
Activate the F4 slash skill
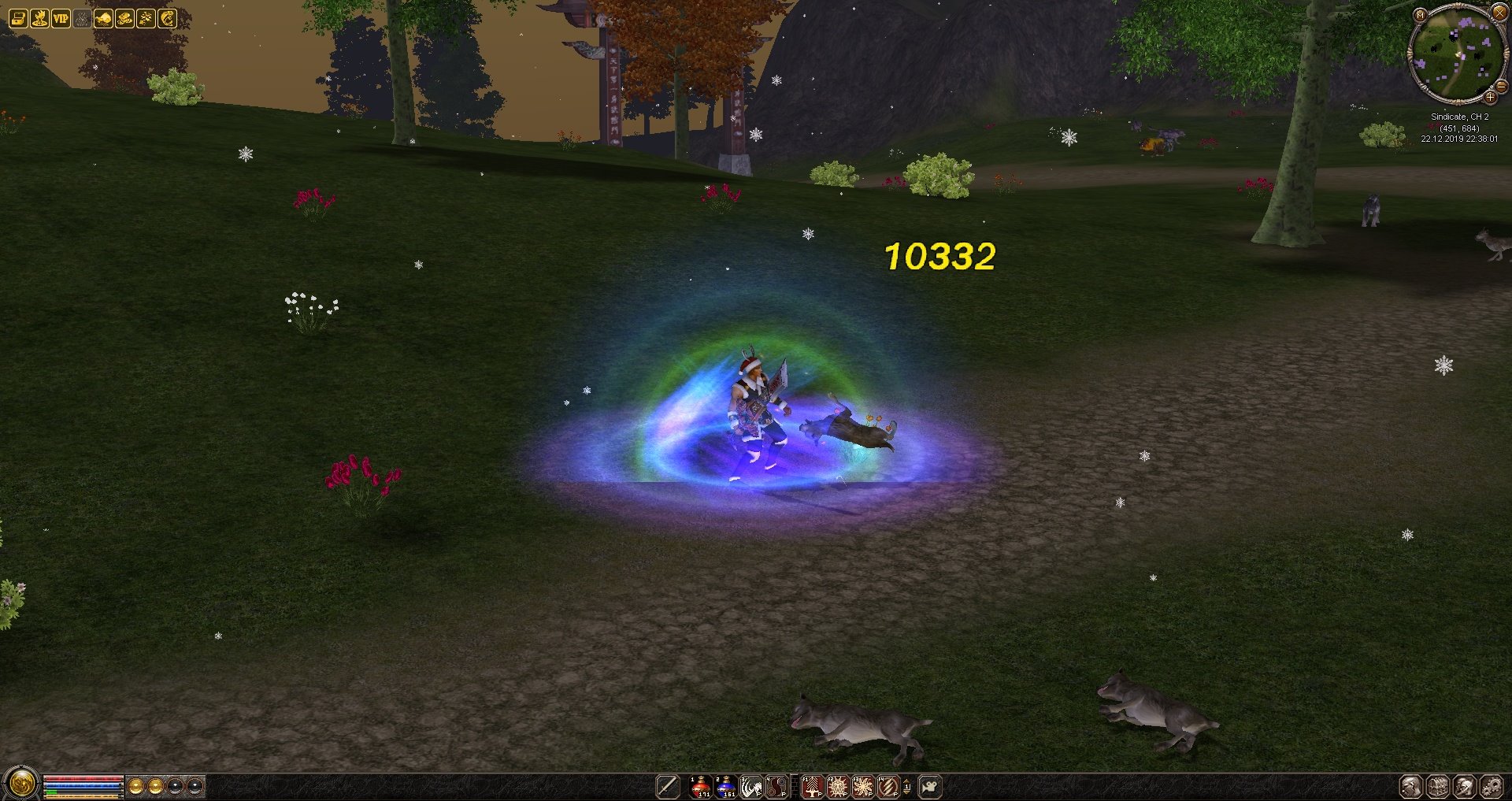pyautogui.click(x=888, y=786)
